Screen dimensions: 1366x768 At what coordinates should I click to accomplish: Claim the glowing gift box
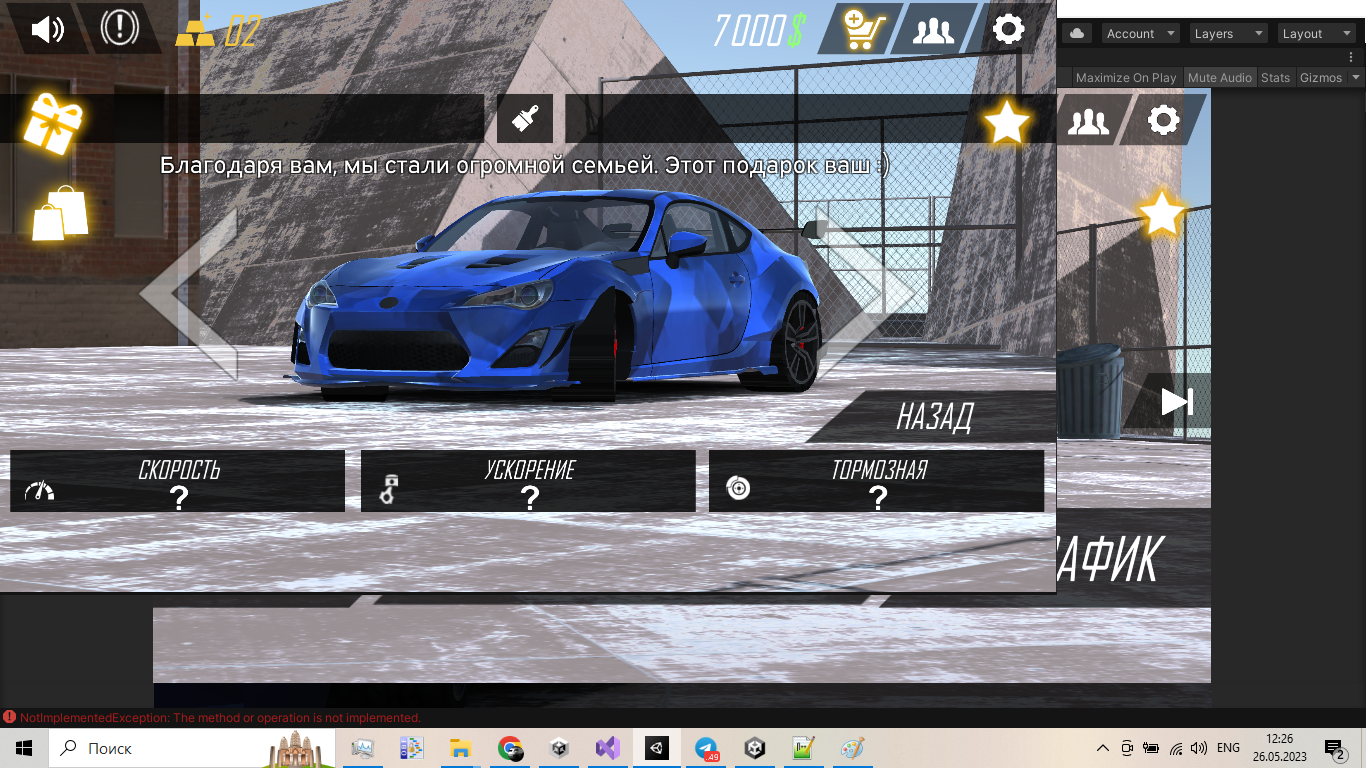52,124
